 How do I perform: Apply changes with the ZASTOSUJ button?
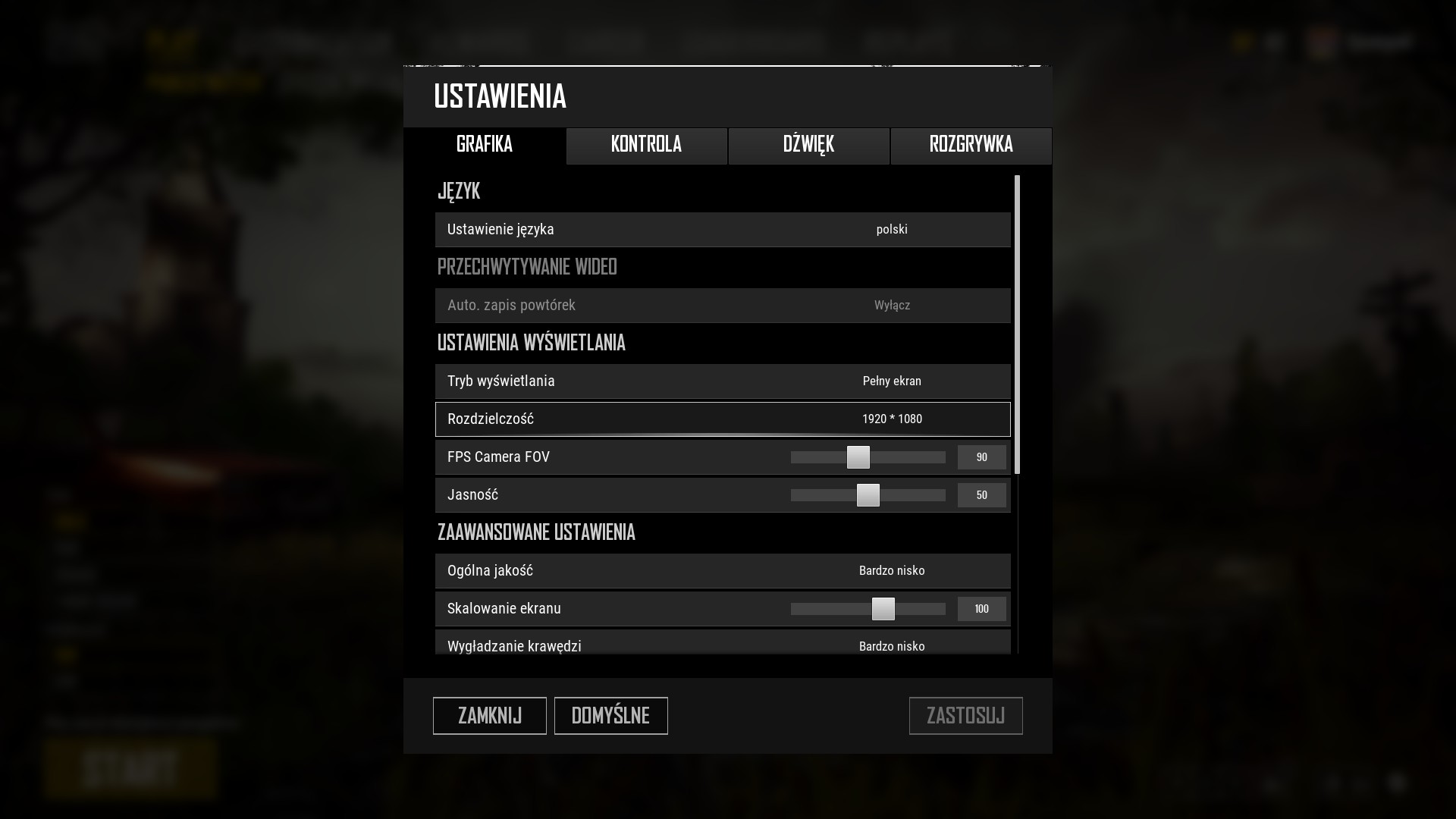pos(965,716)
